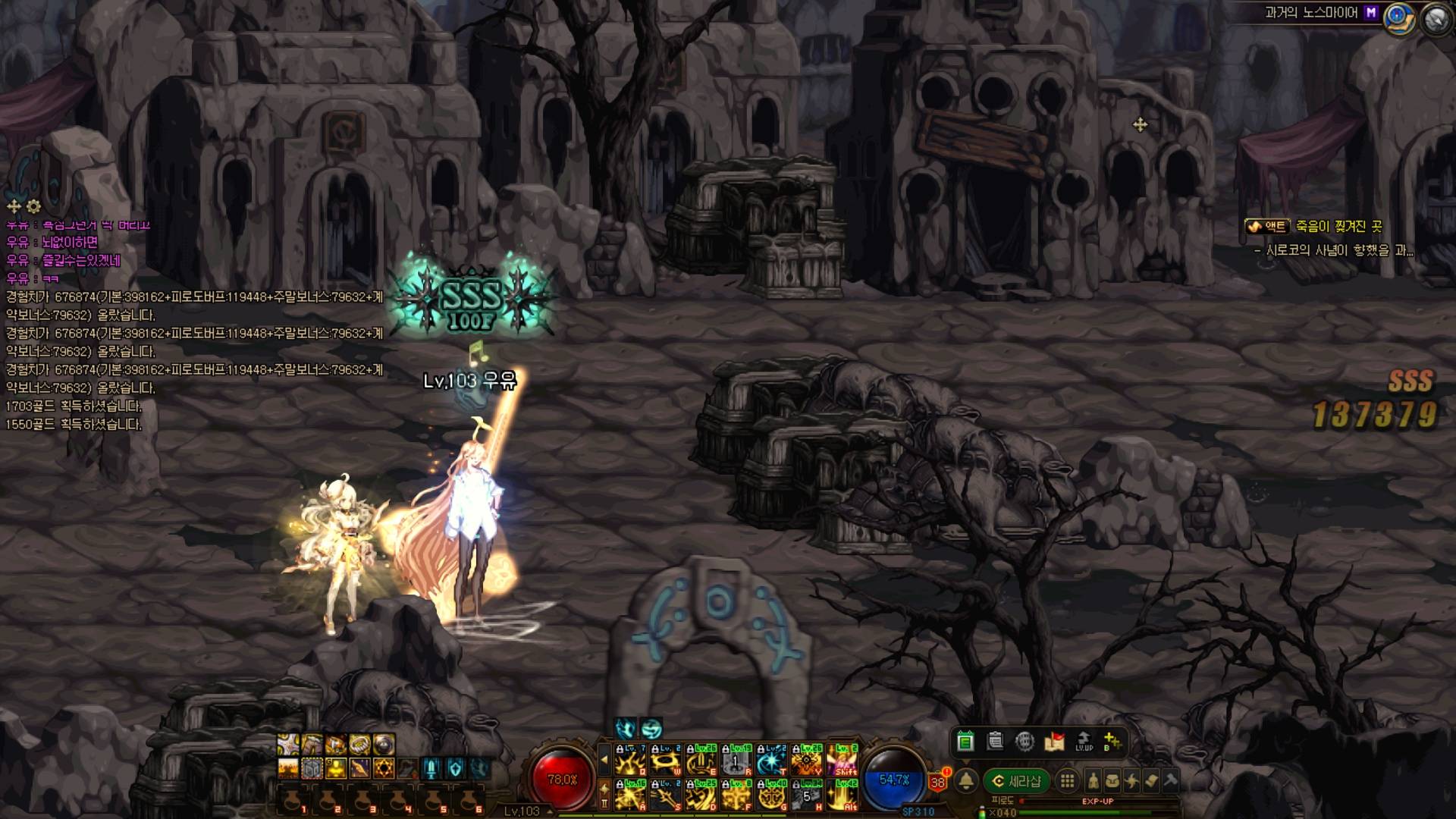Image resolution: width=1456 pixels, height=819 pixels.
Task: Click the left arrow beside the skill bar
Action: click(604, 759)
